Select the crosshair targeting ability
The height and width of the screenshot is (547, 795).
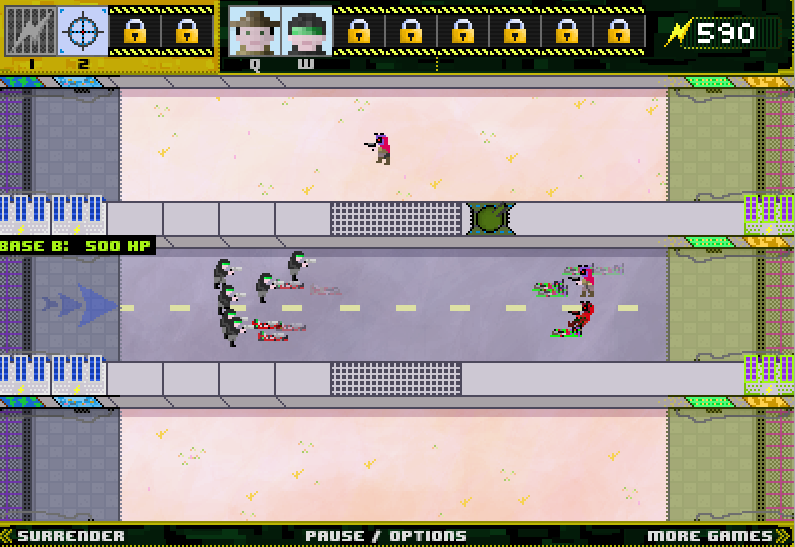pos(83,31)
